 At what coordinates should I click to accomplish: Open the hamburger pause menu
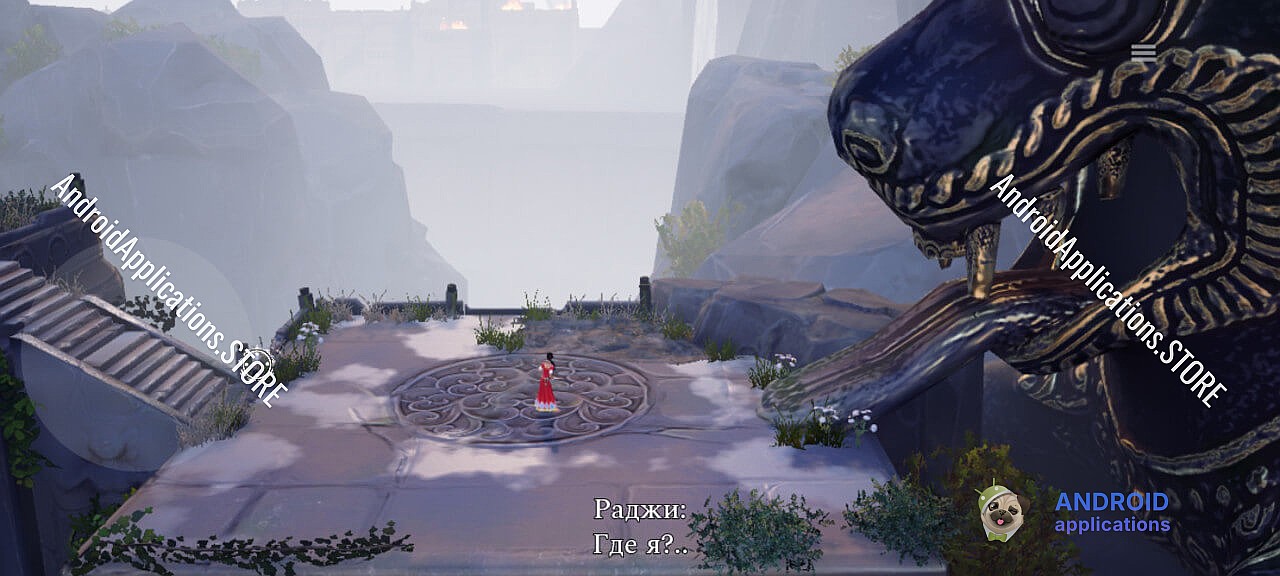pos(1143,54)
